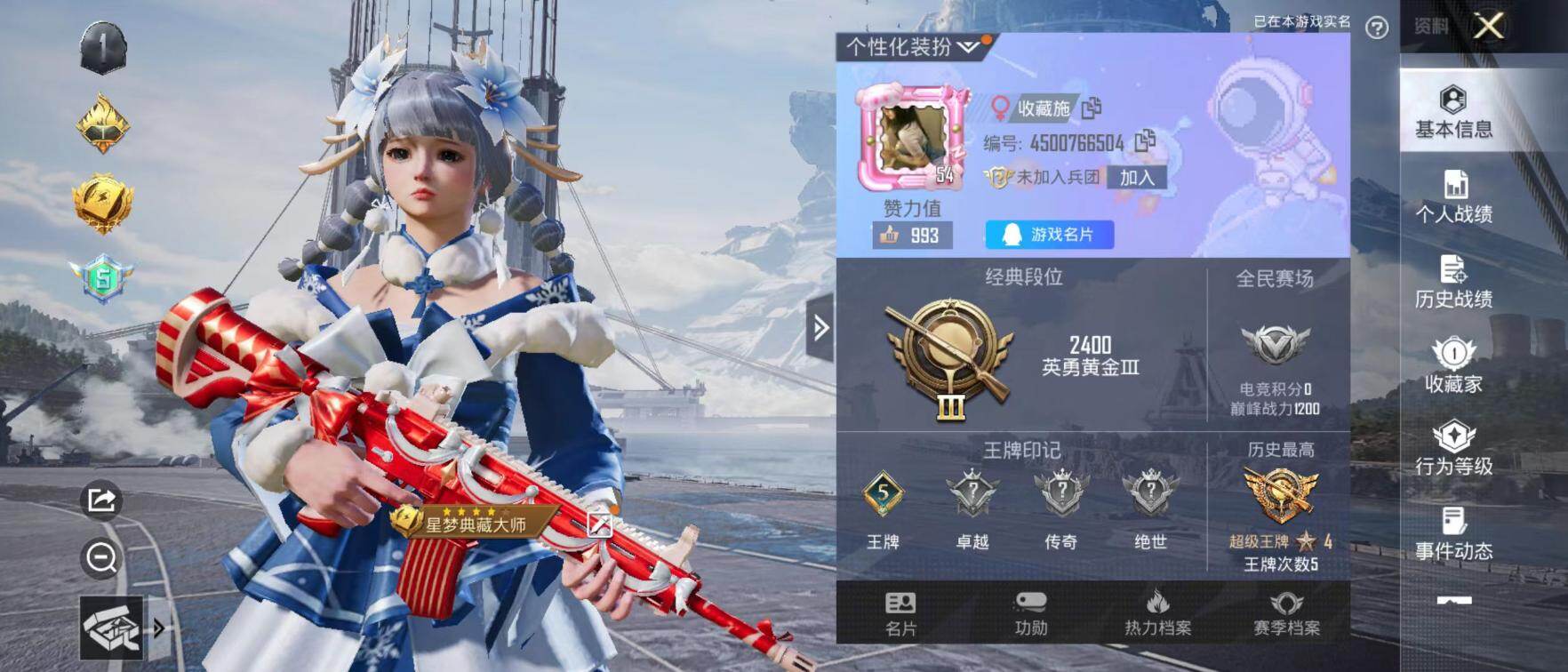This screenshot has width=1568, height=672.
Task: Open the 事件动态 tab
Action: [x=1453, y=533]
